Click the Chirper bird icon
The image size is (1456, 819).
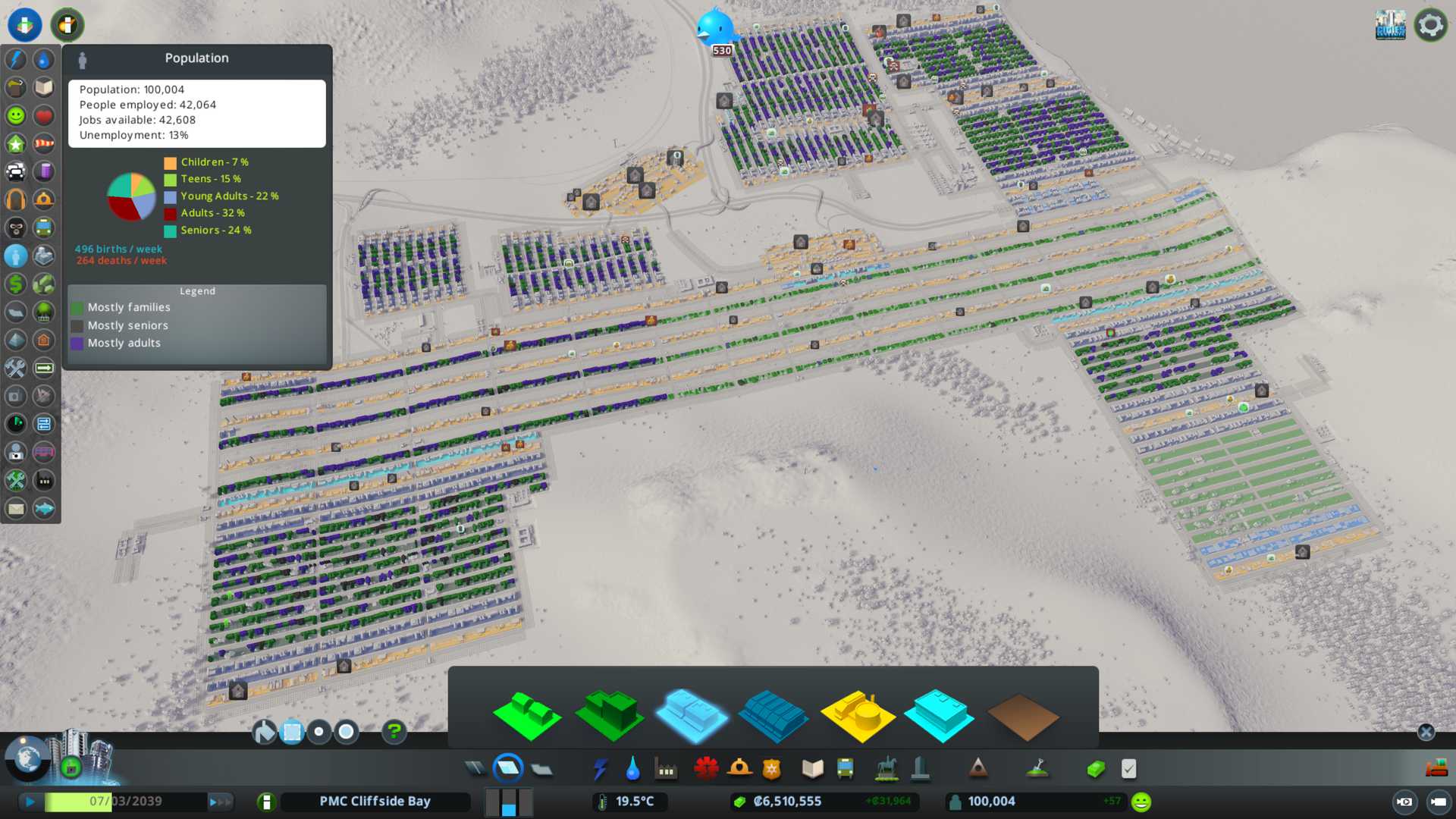tap(714, 29)
